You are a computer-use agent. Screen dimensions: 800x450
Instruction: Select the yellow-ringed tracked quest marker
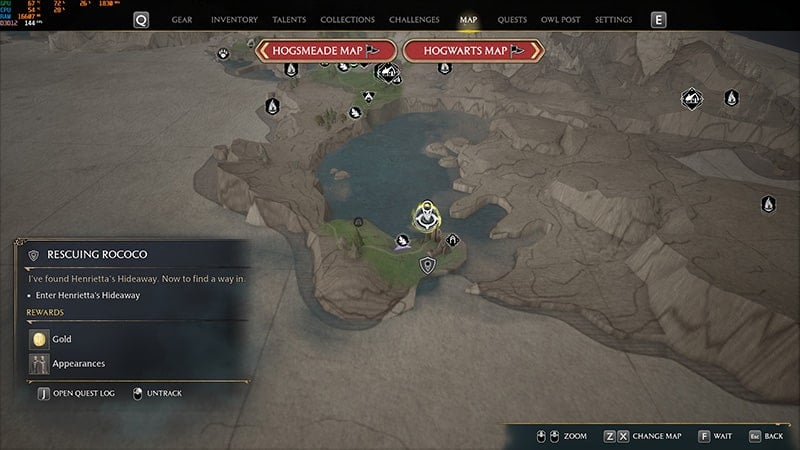pos(428,215)
